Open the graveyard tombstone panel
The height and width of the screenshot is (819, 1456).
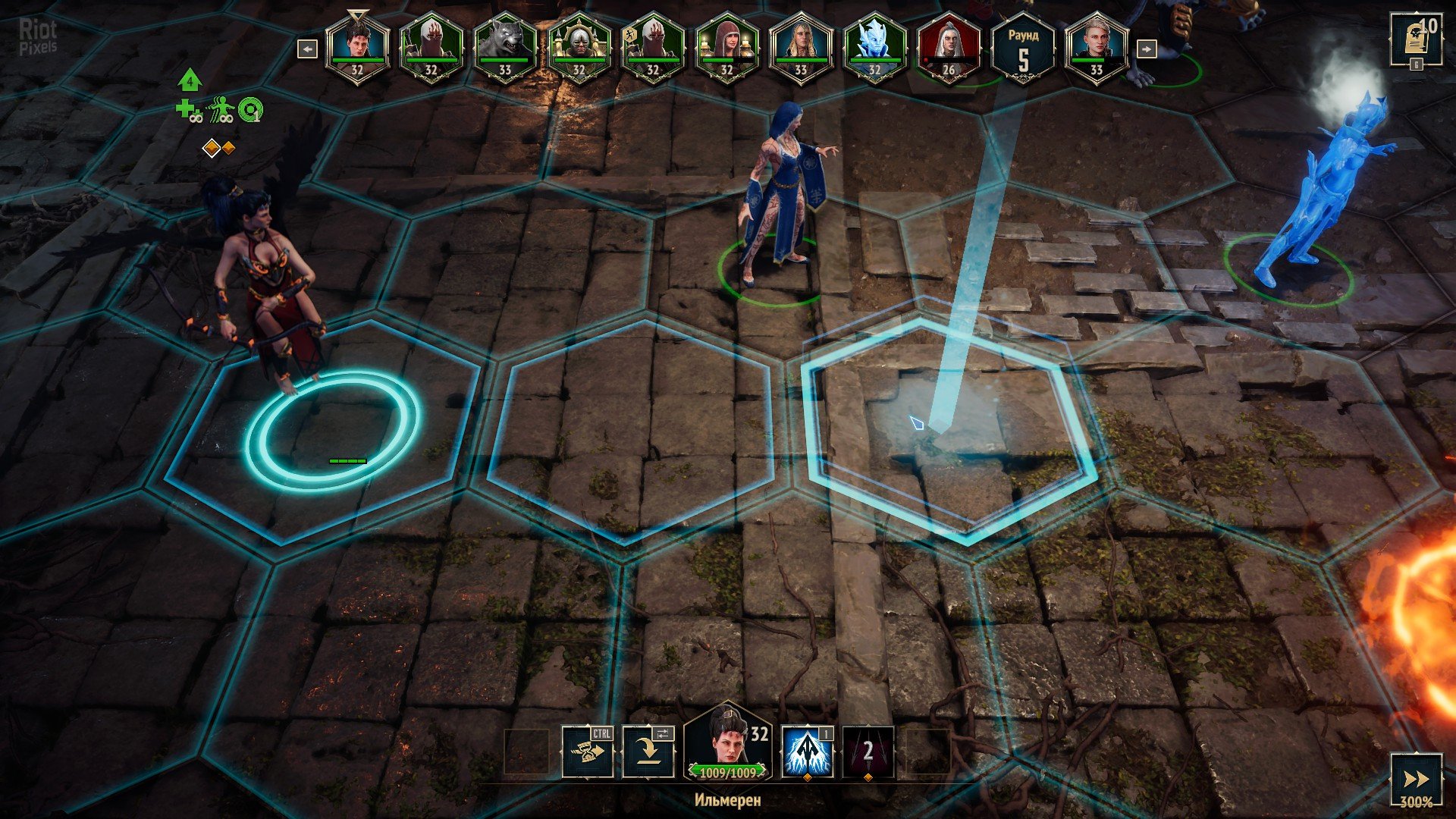click(1415, 39)
